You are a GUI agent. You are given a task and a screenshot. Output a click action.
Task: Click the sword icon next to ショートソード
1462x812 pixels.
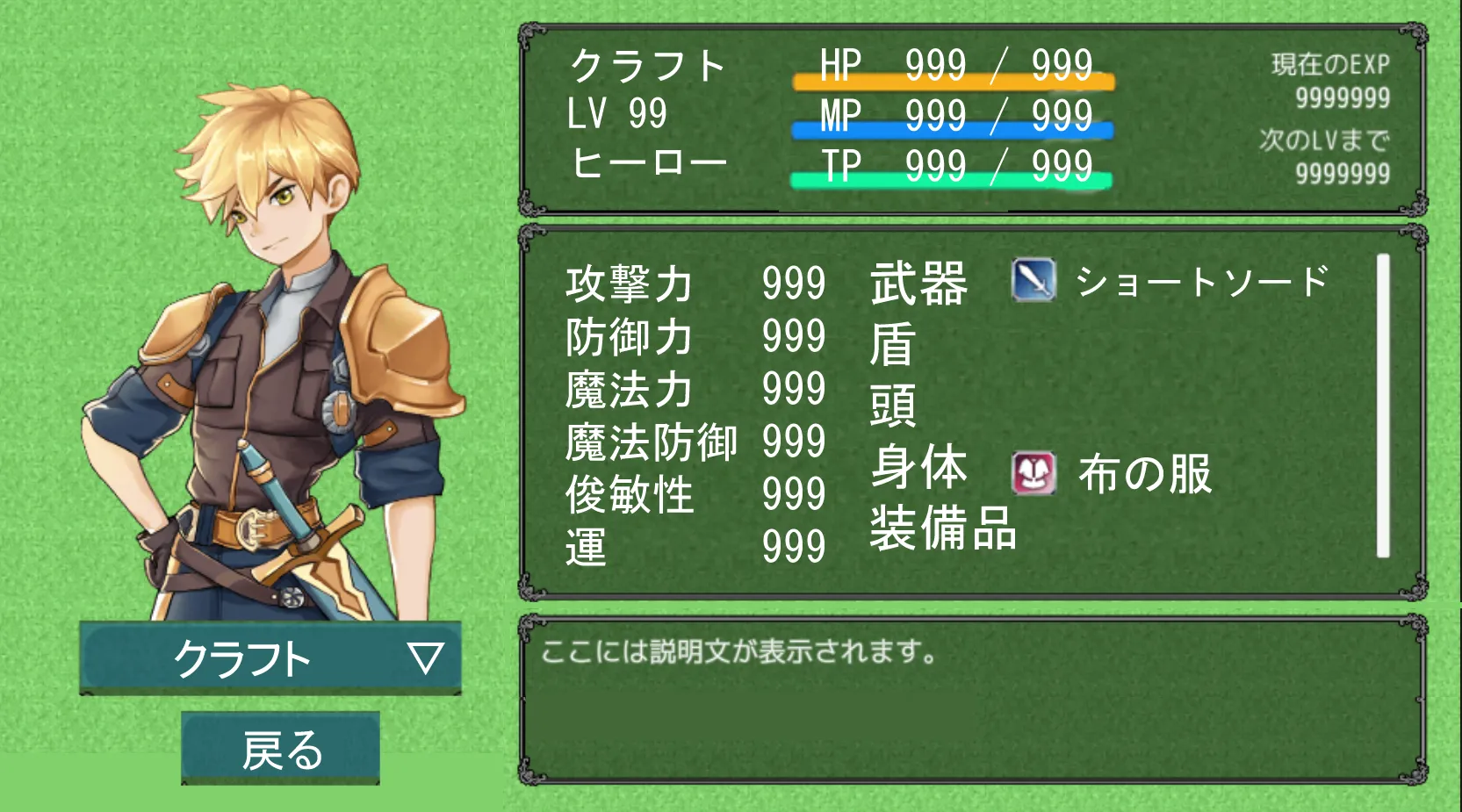click(1033, 283)
